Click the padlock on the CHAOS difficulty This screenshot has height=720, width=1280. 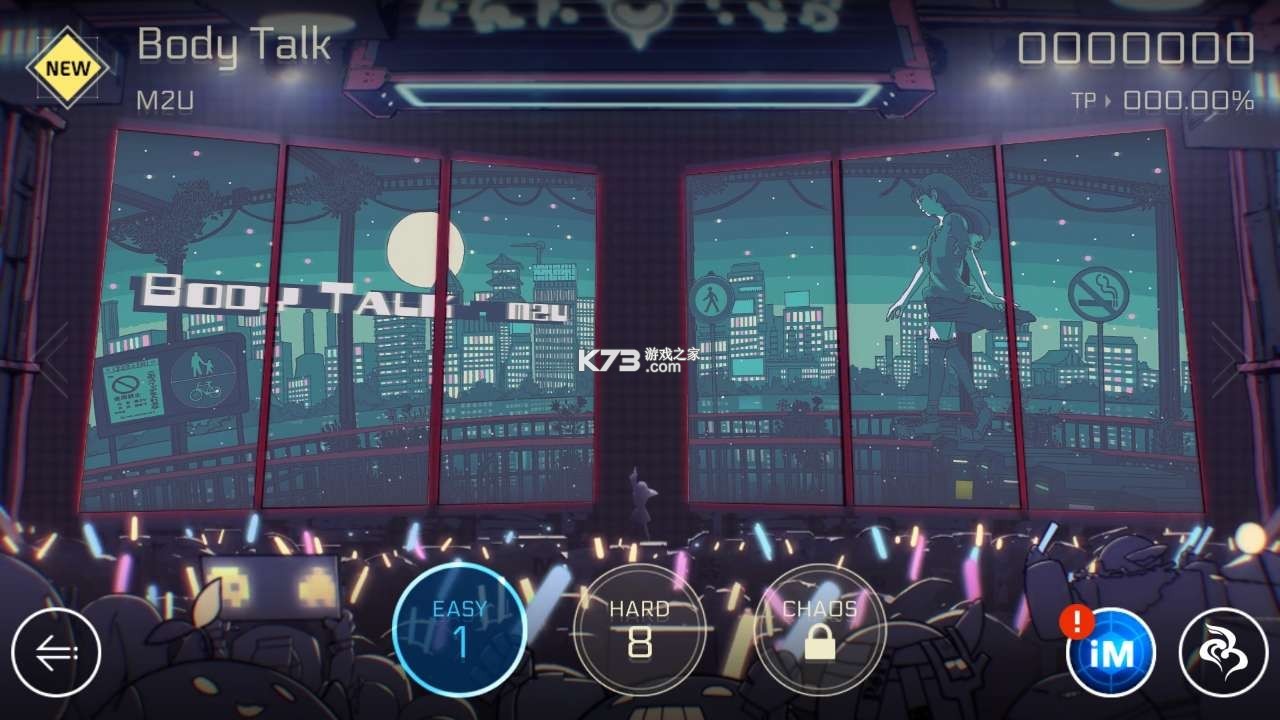click(x=818, y=643)
